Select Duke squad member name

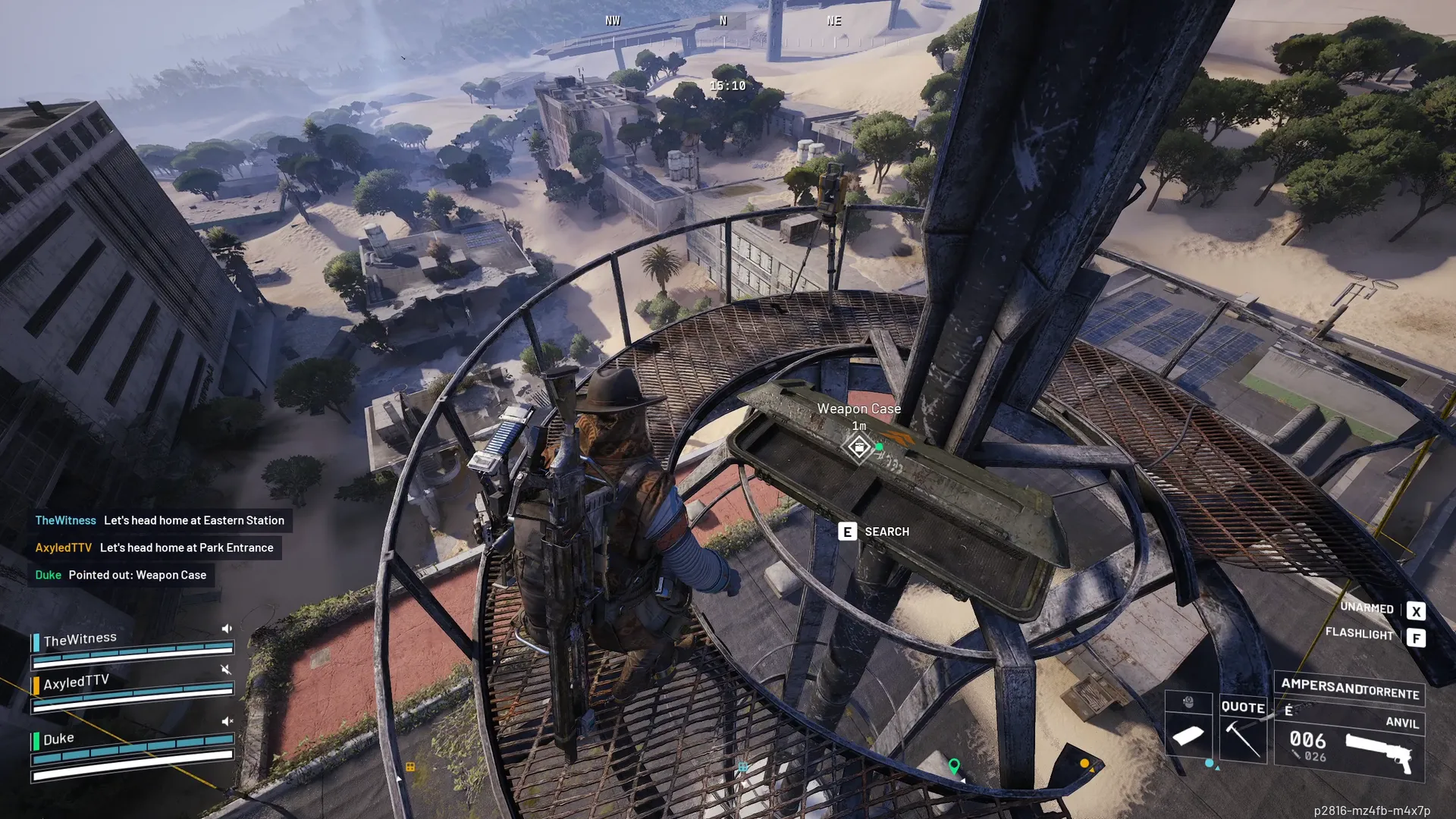(58, 739)
